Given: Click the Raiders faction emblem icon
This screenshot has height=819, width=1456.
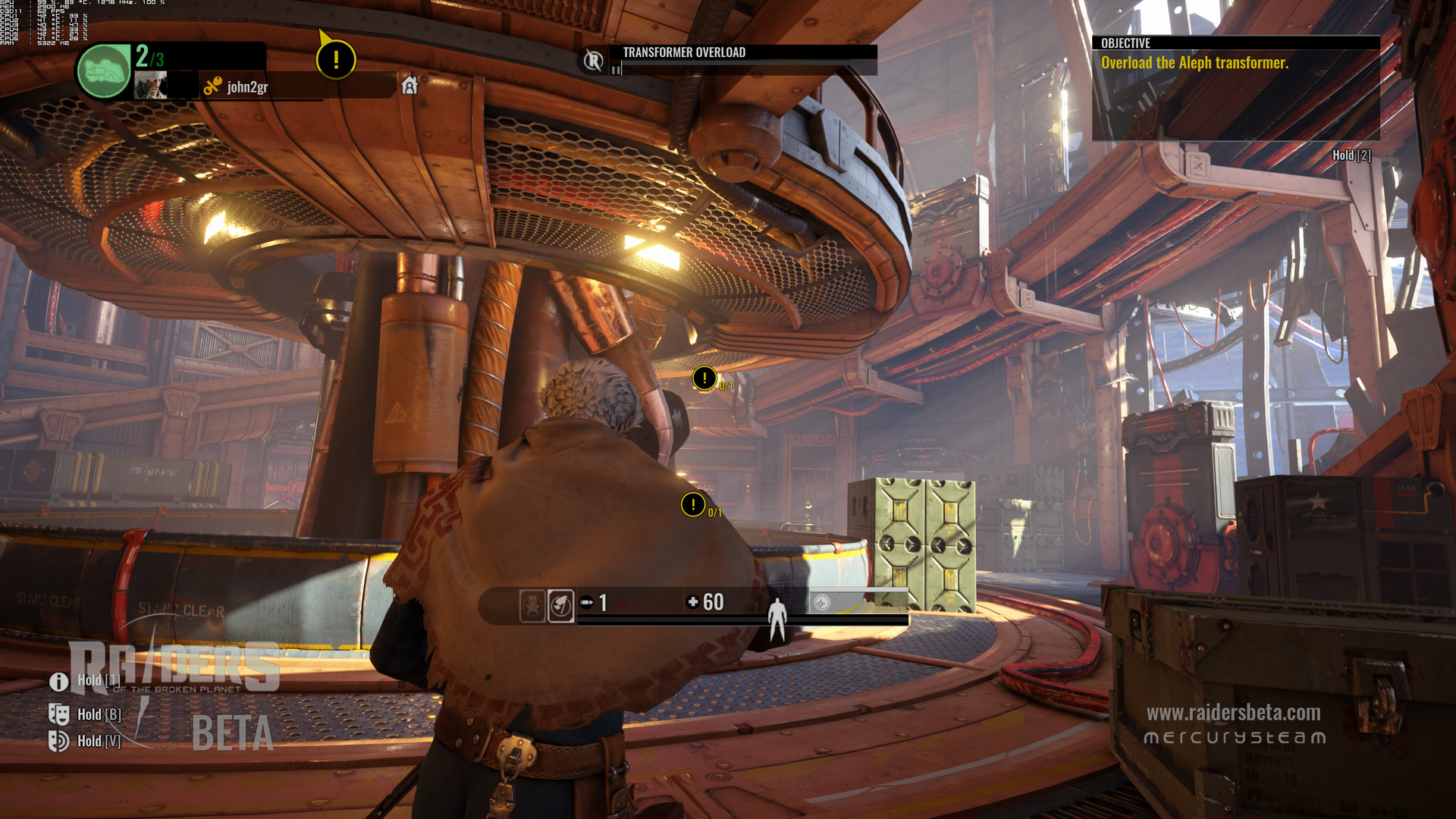Looking at the screenshot, I should 594,60.
